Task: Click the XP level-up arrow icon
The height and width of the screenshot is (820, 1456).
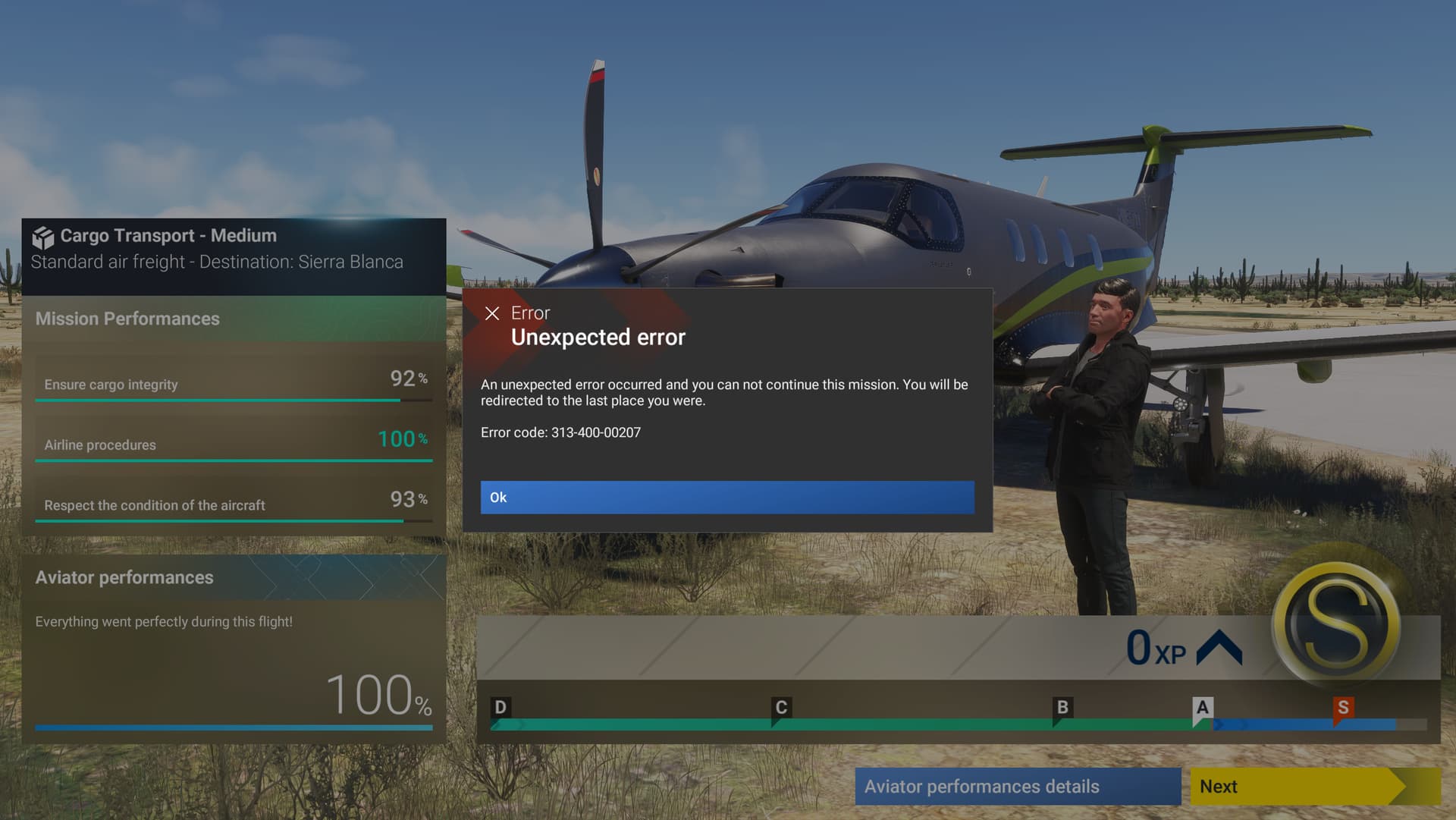Action: coord(1219,647)
